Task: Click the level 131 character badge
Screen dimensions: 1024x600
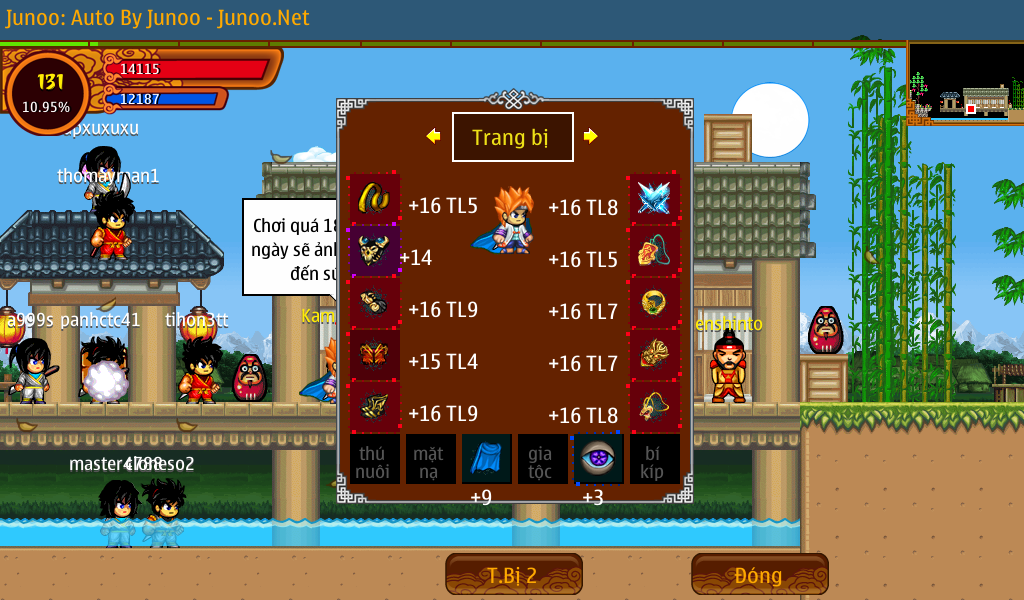Action: pyautogui.click(x=47, y=92)
